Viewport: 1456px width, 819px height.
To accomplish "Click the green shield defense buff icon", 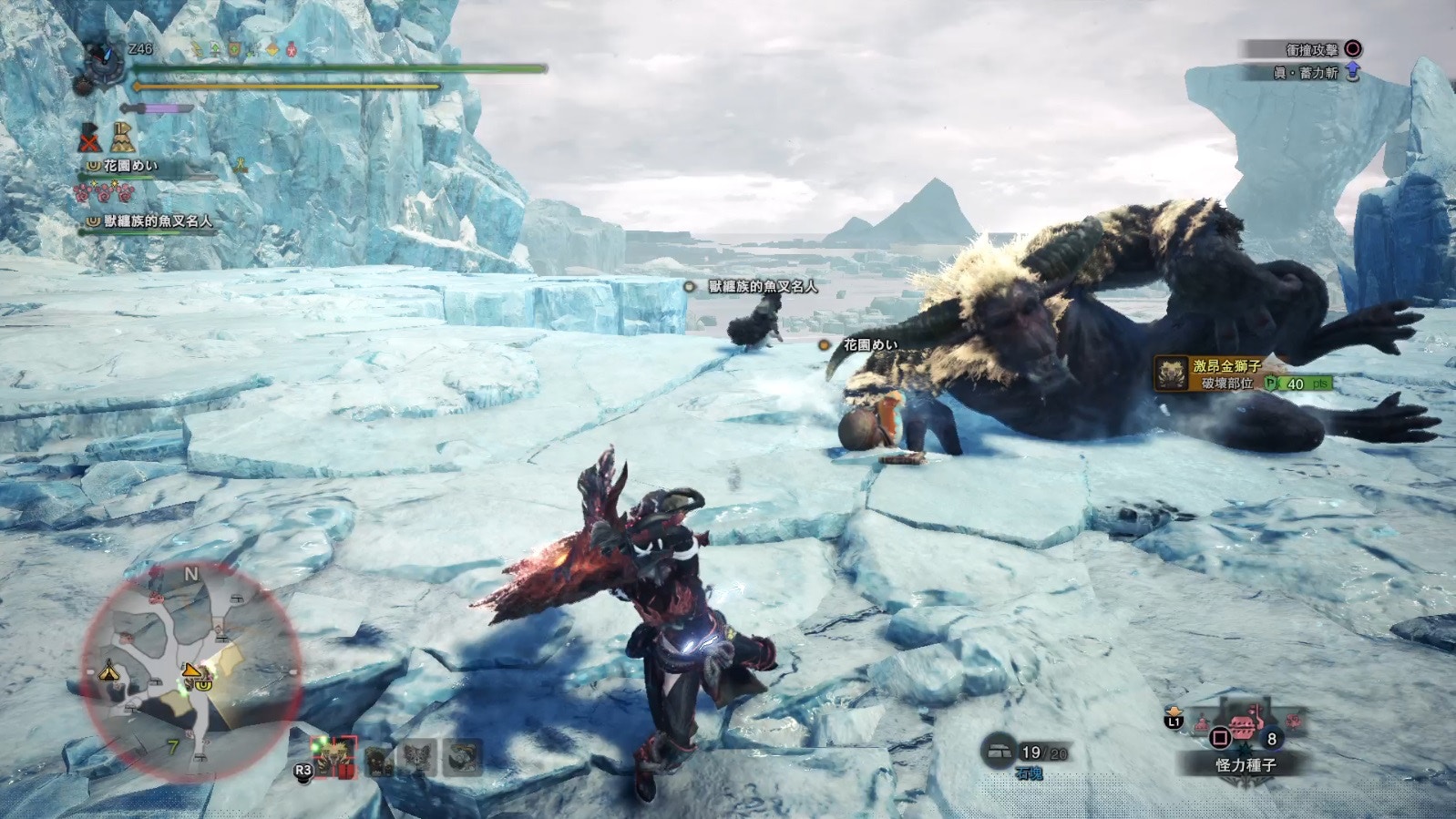I will click(234, 49).
